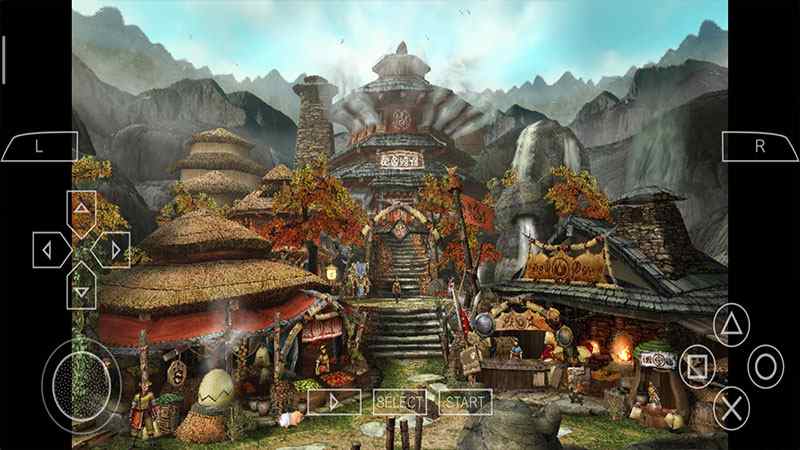Toggle the fast-forward arrow button

click(334, 402)
